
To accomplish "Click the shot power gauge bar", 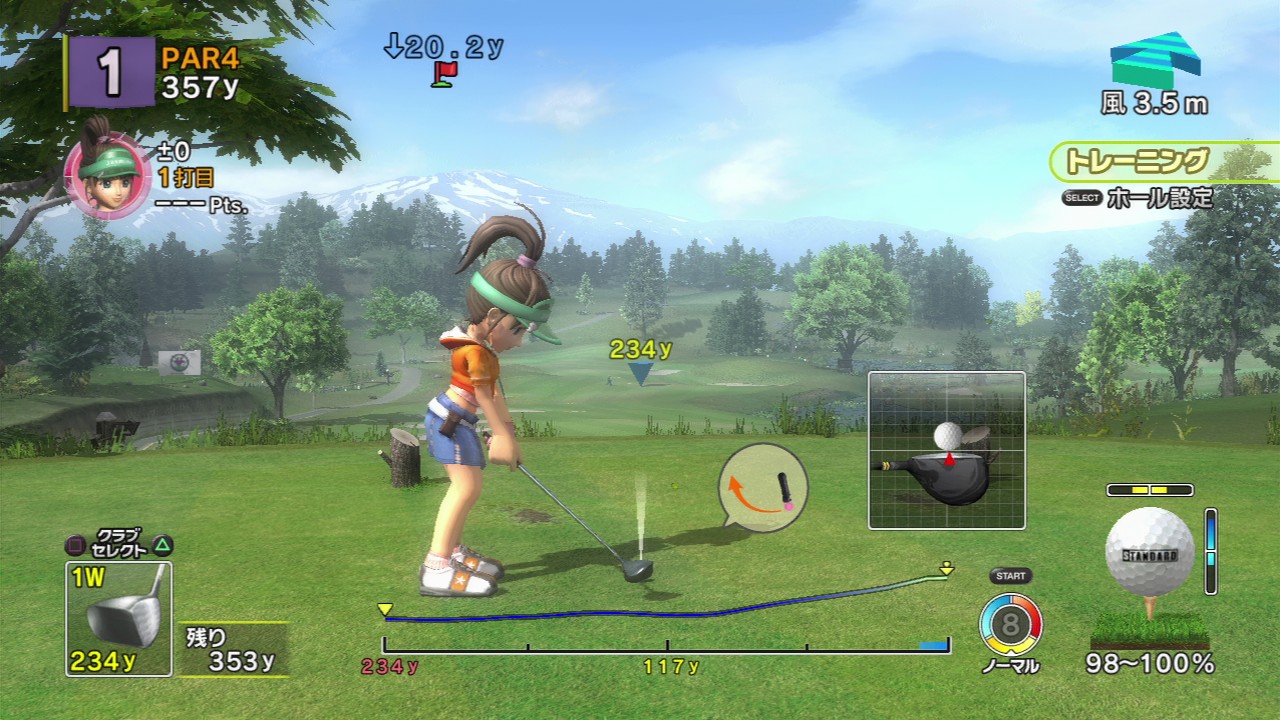I will [x=666, y=646].
